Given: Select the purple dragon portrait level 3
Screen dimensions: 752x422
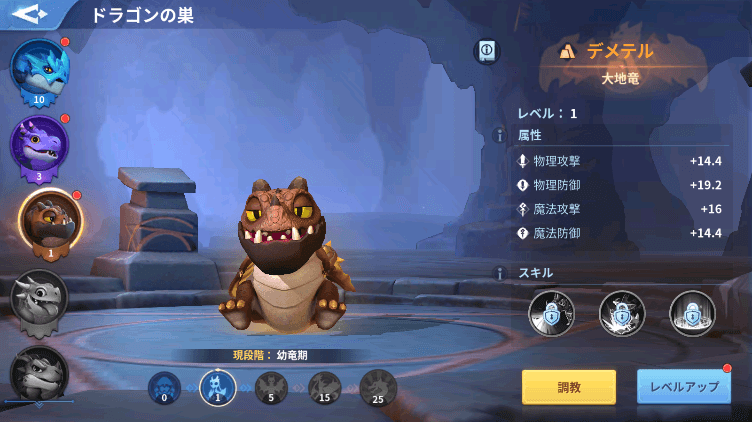Looking at the screenshot, I should click(39, 146).
